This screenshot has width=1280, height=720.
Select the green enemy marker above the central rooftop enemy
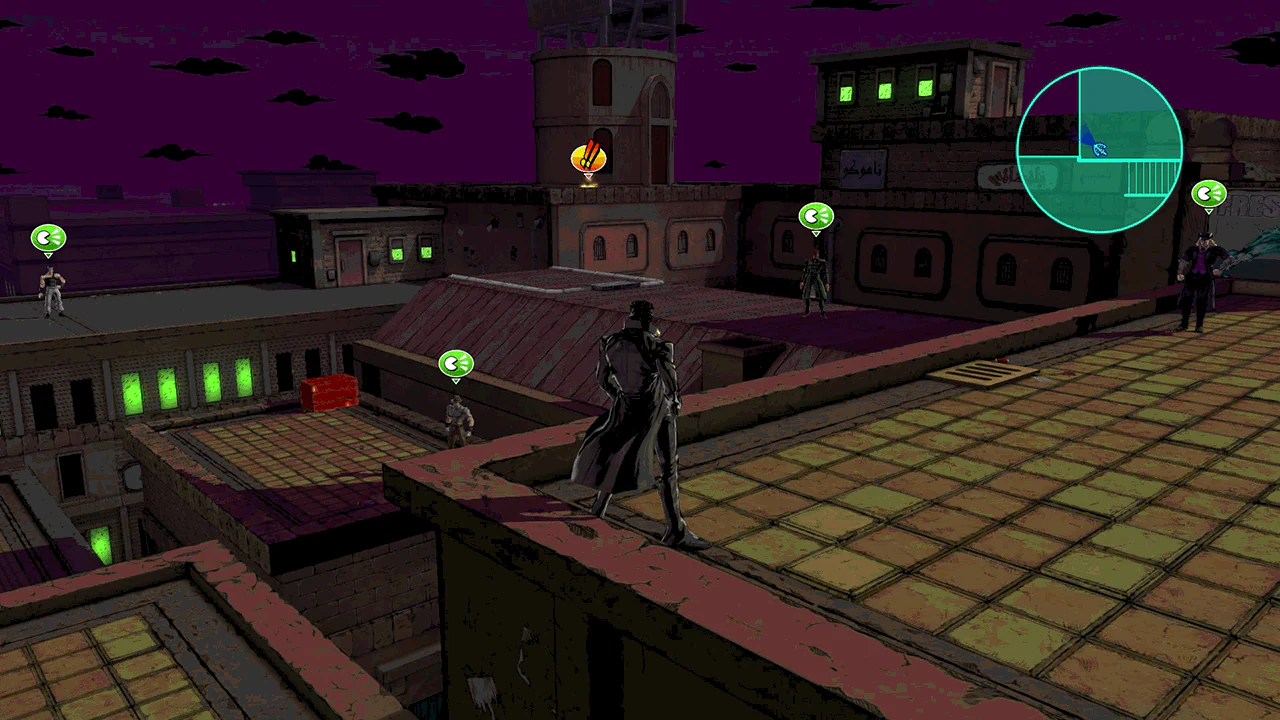(x=816, y=215)
